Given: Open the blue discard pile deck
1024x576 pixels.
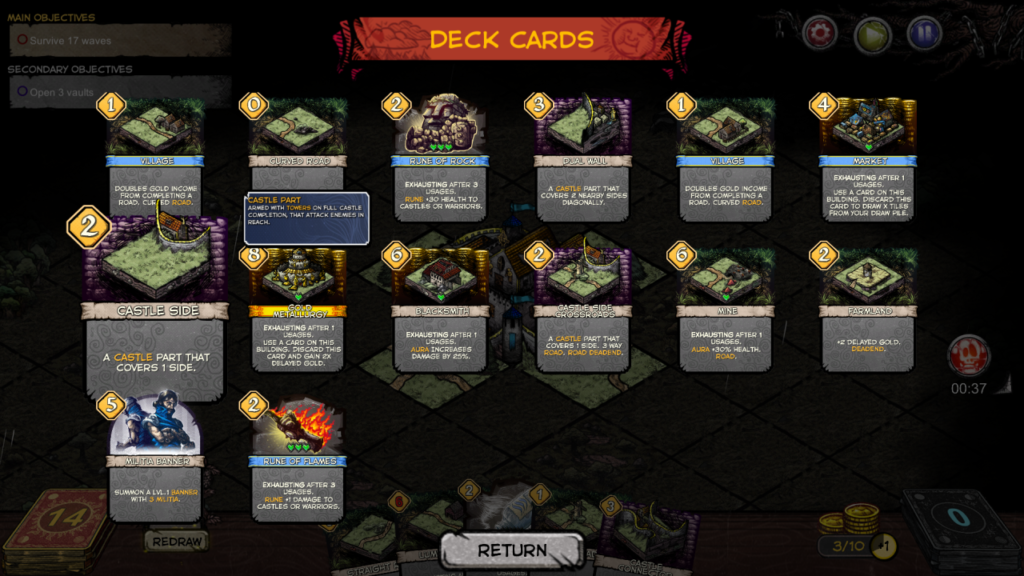Looking at the screenshot, I should (x=960, y=527).
